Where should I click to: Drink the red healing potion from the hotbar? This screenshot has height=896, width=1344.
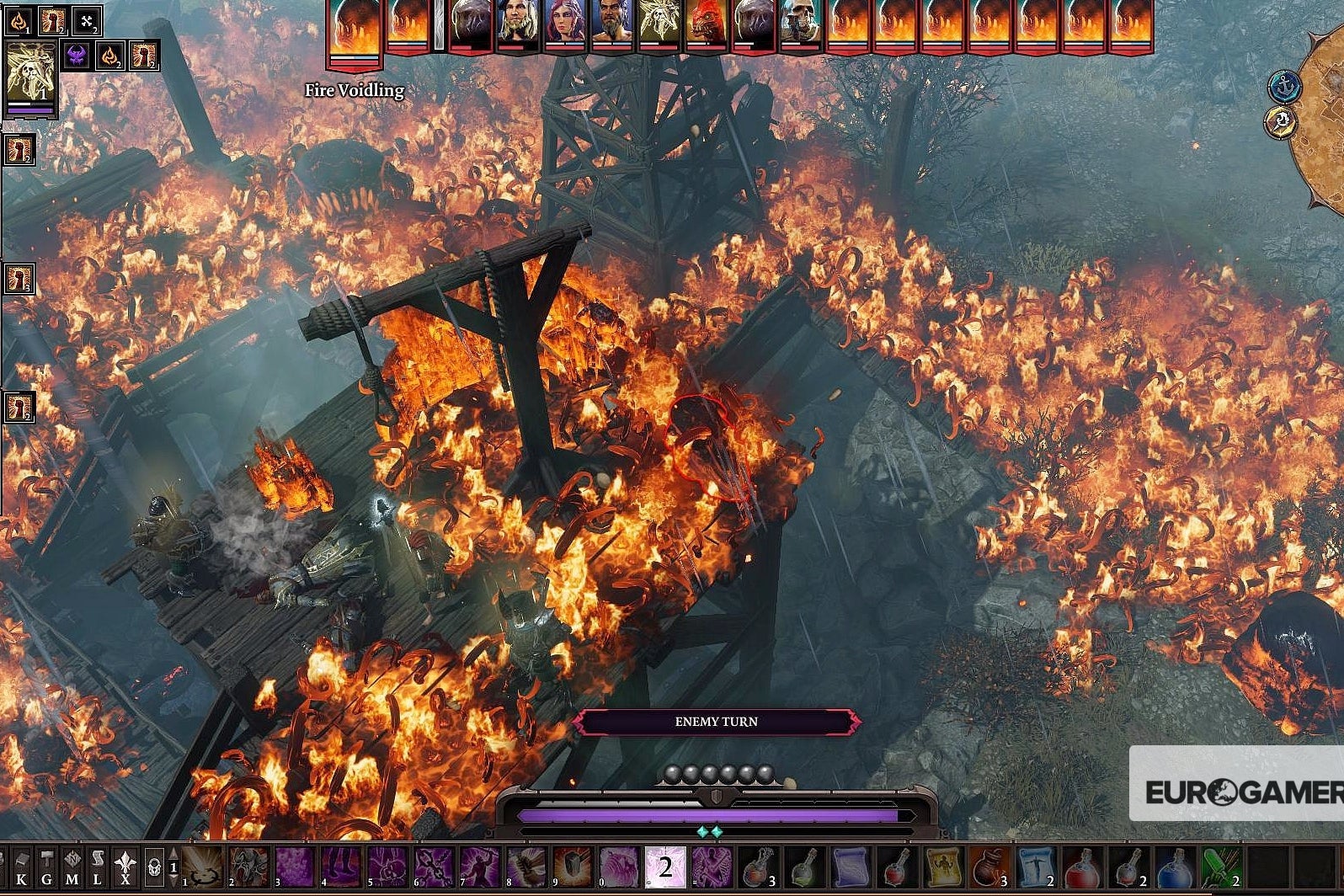click(x=1081, y=867)
